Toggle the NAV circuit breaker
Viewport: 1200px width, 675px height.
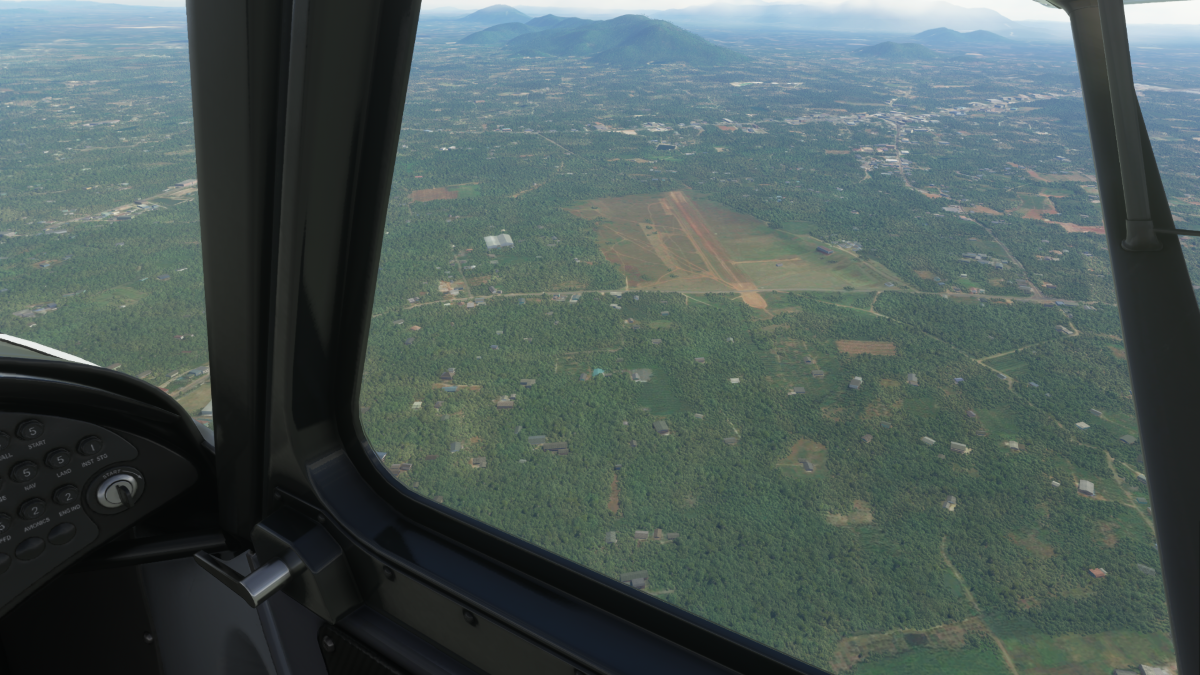click(25, 472)
